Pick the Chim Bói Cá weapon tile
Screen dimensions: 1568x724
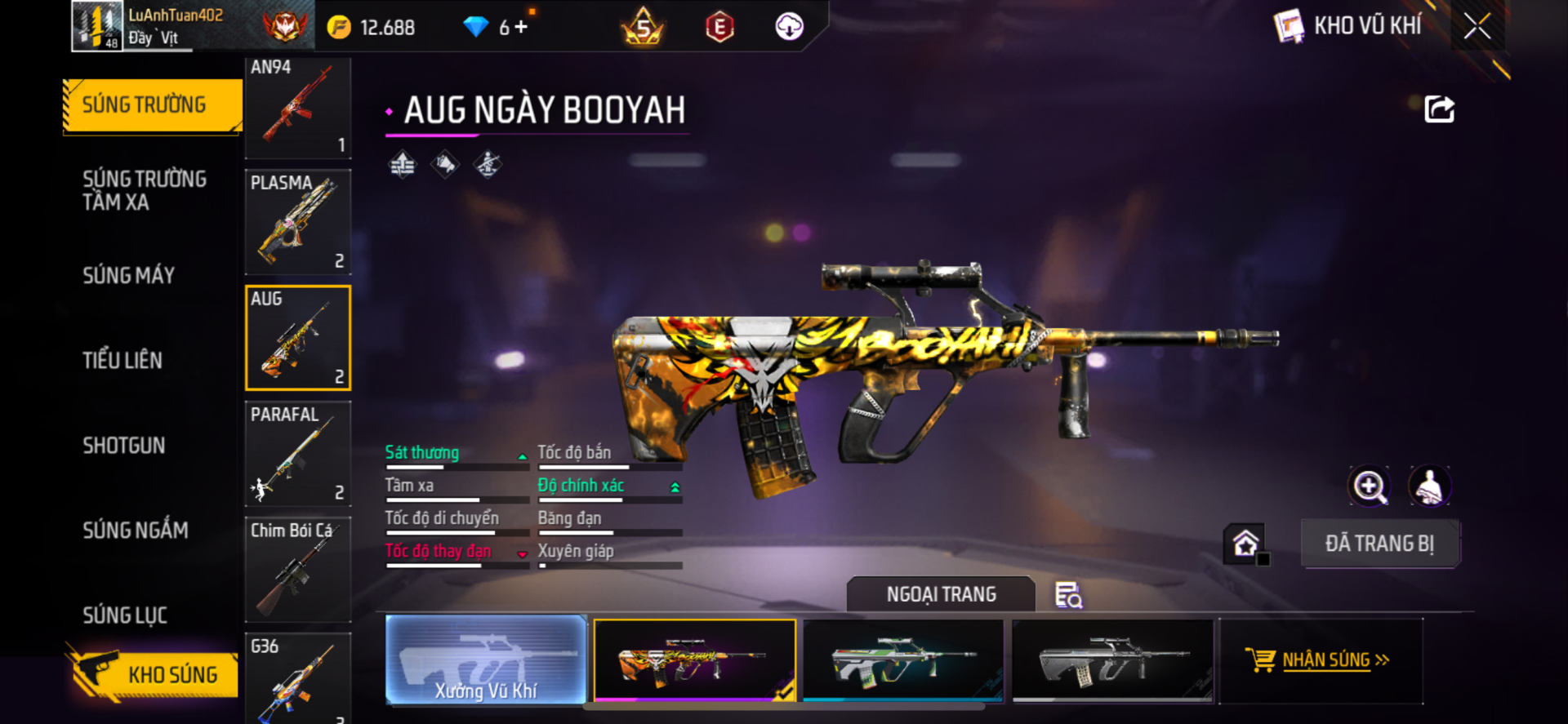[x=298, y=570]
